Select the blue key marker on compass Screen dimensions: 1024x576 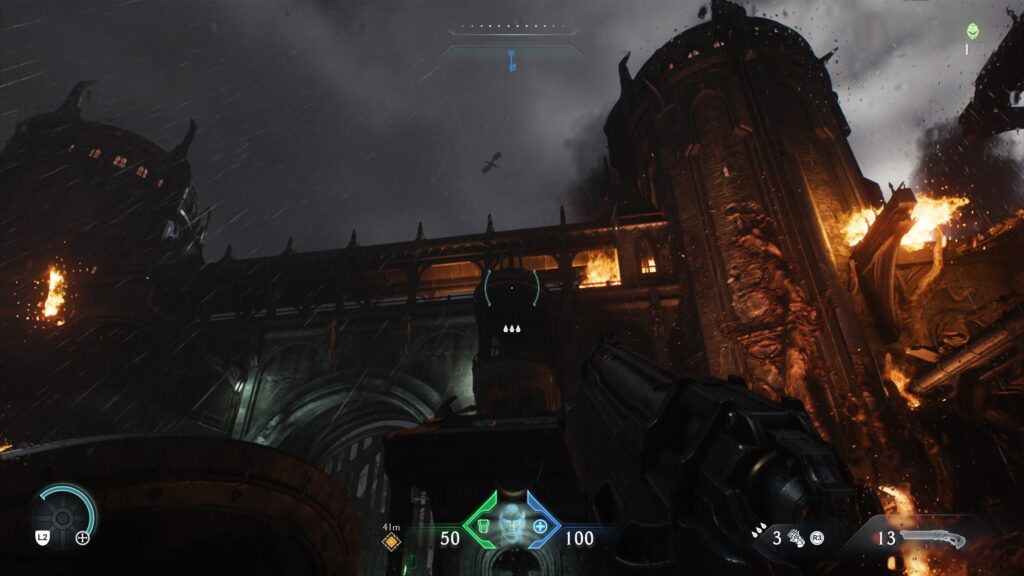point(512,60)
